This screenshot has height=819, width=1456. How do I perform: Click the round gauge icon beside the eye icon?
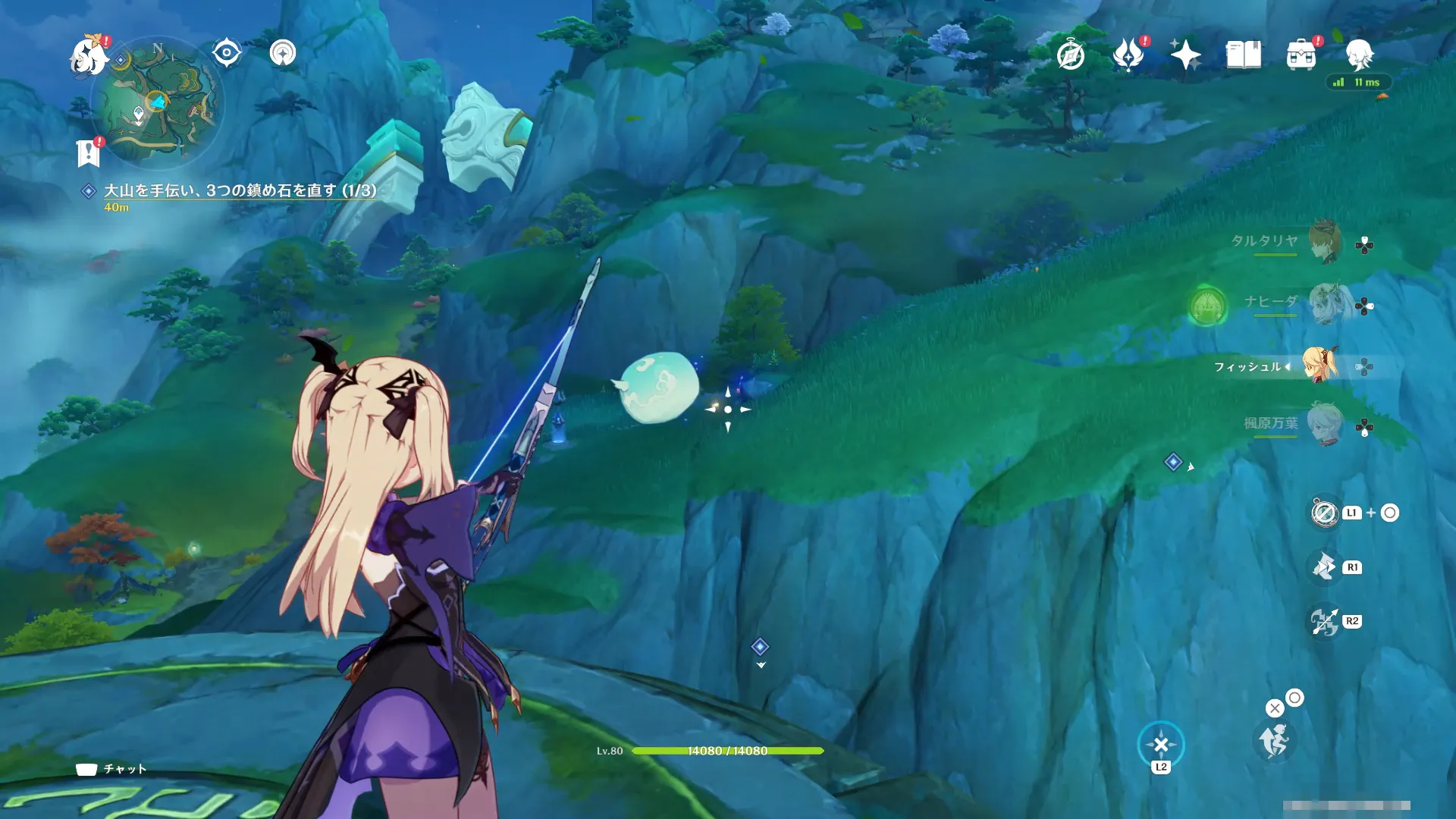(x=283, y=53)
